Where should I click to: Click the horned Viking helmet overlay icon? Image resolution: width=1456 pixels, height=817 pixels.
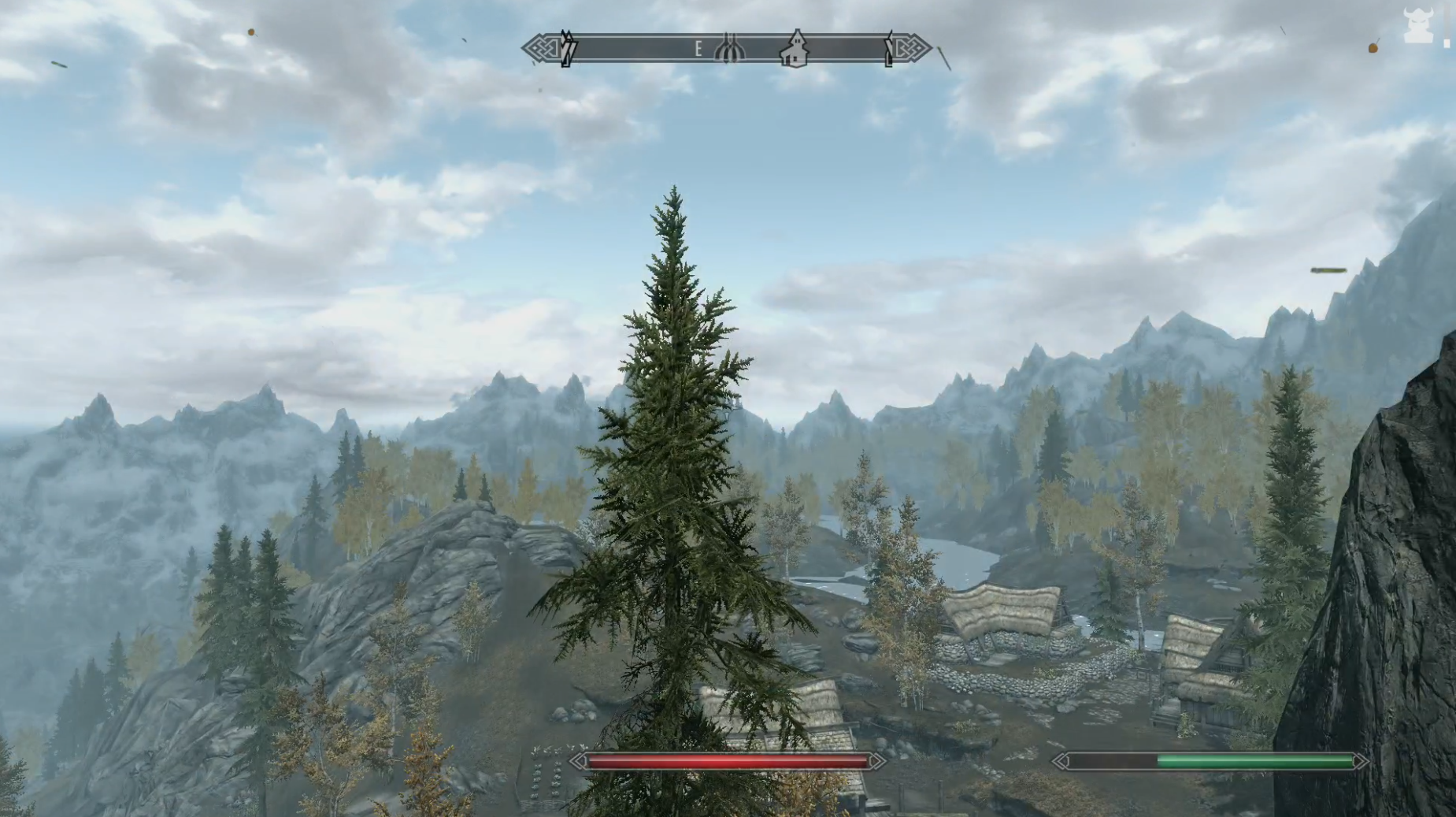pos(1418,25)
